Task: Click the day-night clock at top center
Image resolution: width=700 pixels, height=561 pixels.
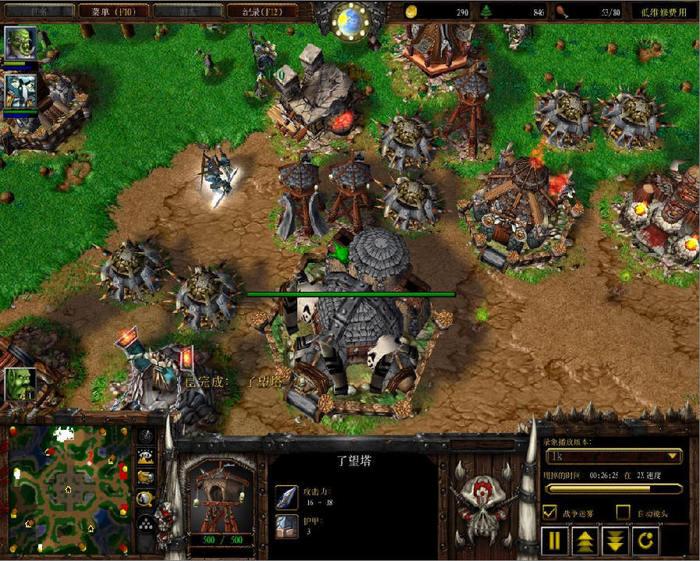Action: [350, 22]
